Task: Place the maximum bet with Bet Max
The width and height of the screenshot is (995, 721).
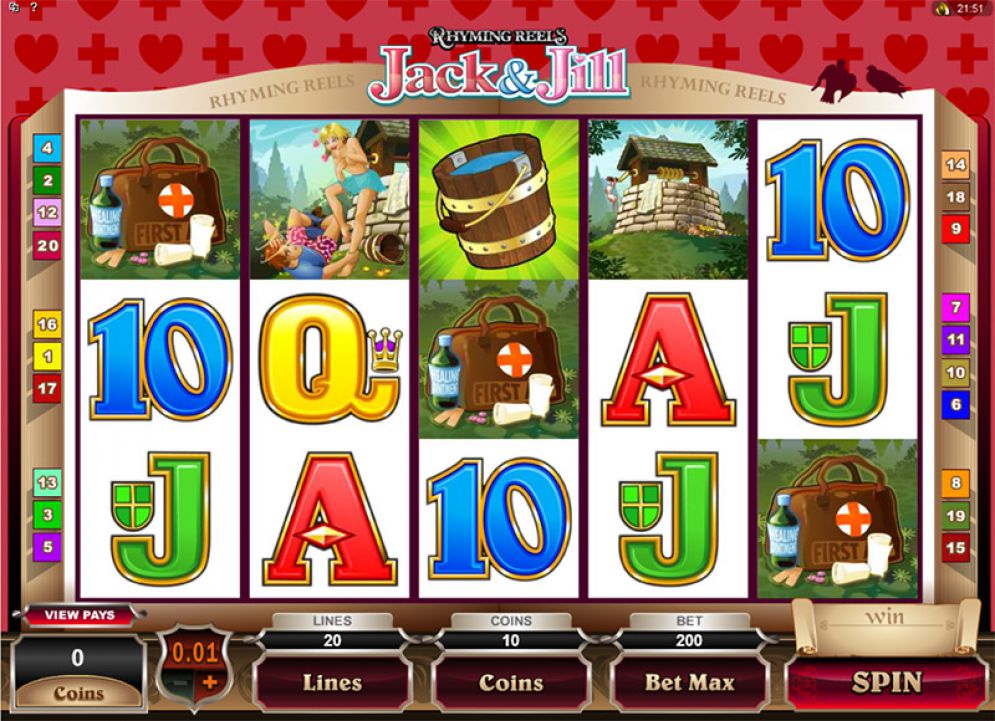Action: (x=689, y=683)
